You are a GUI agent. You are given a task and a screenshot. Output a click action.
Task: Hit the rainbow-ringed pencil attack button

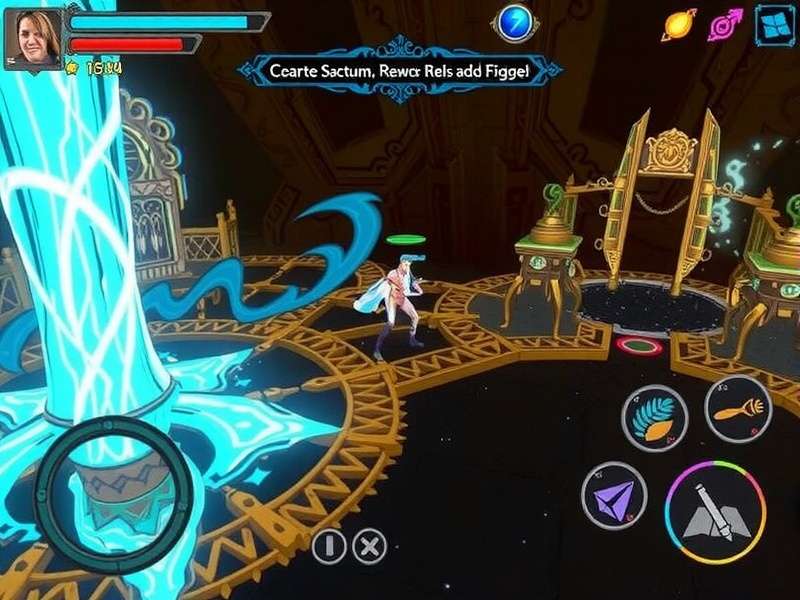tap(715, 511)
